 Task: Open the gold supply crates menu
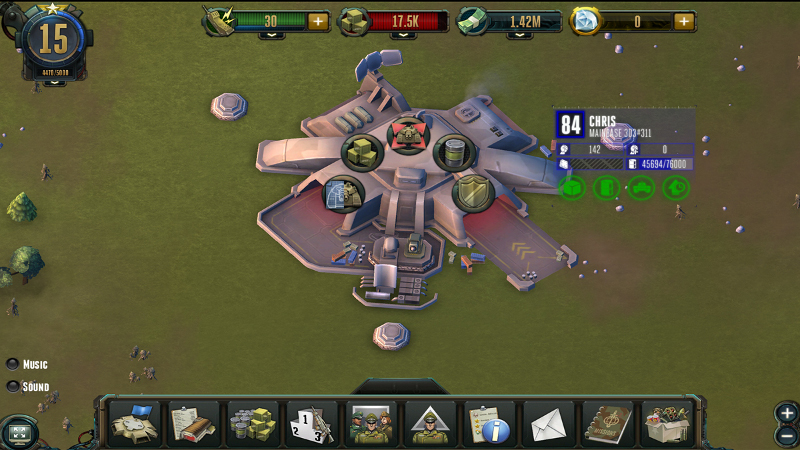click(x=252, y=423)
